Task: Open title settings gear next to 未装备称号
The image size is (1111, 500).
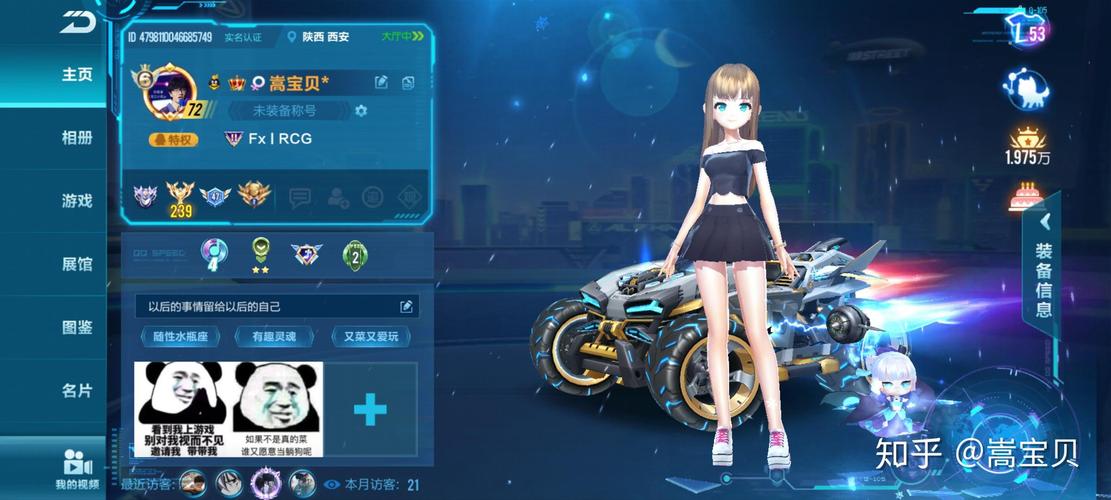Action: pos(361,111)
